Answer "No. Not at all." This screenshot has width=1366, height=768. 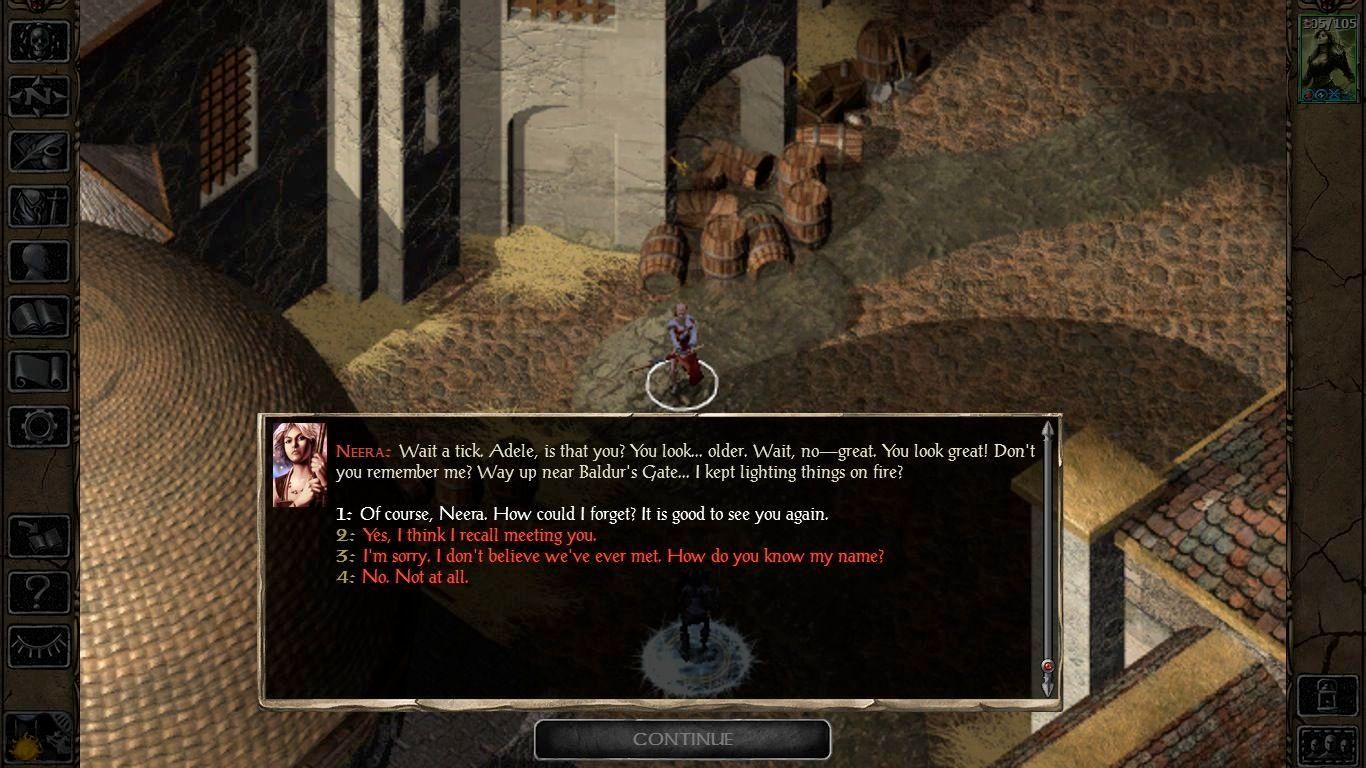pos(414,578)
